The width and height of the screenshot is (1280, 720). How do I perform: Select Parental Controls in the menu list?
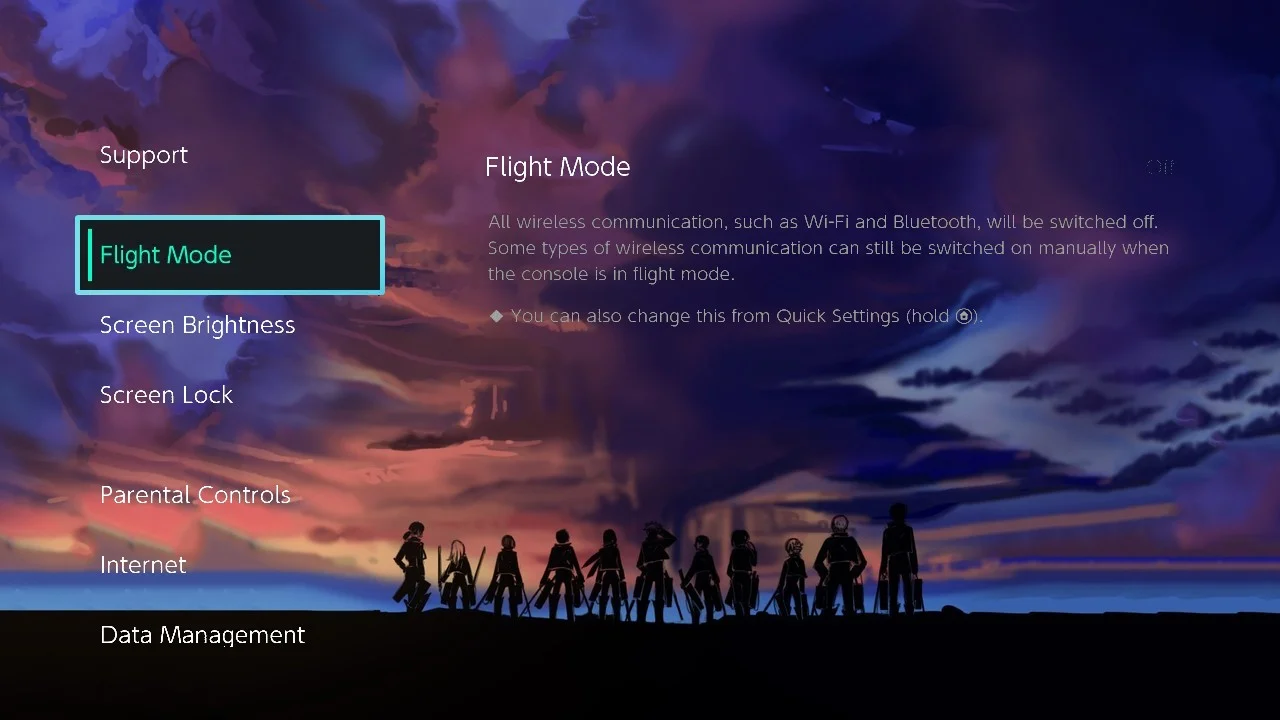(195, 495)
